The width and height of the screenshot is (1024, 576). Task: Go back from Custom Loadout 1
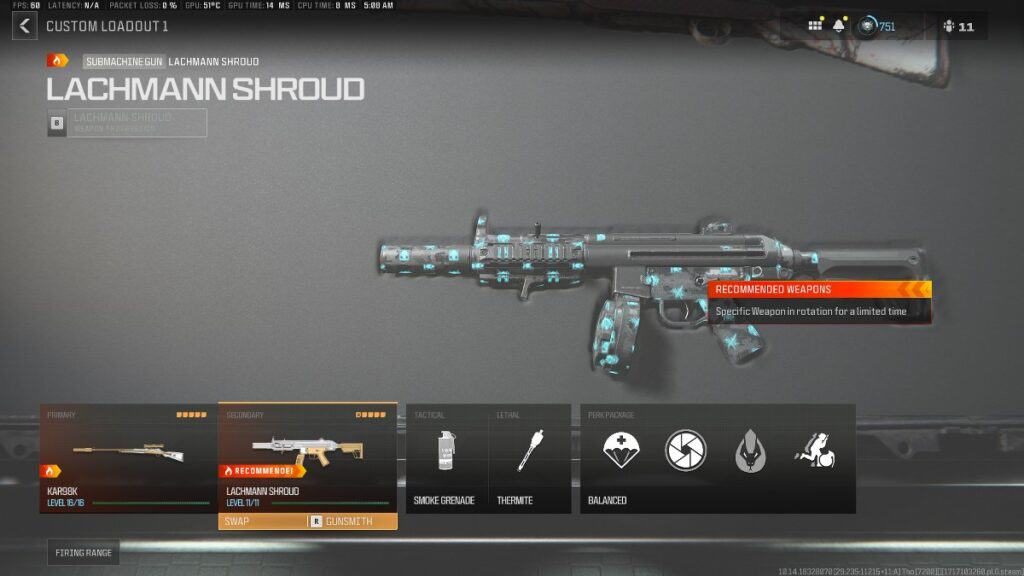tap(24, 26)
